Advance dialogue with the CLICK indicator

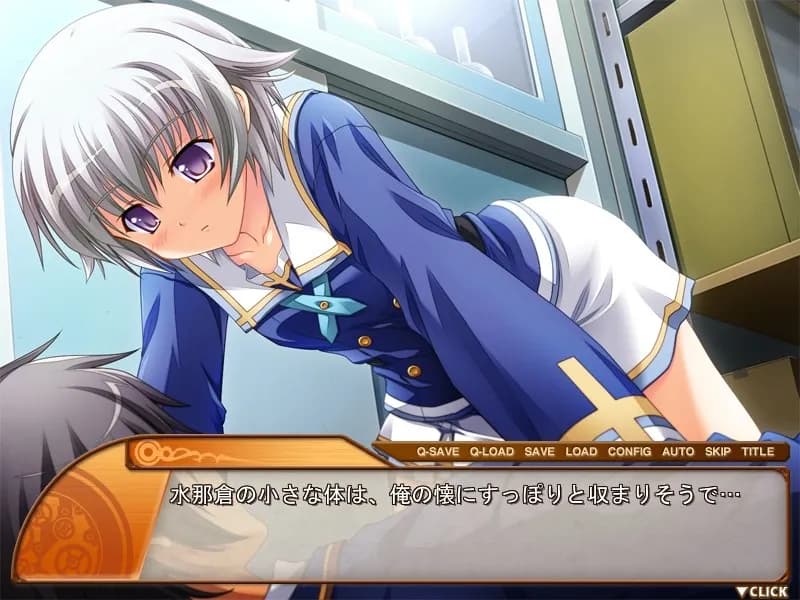click(x=767, y=591)
